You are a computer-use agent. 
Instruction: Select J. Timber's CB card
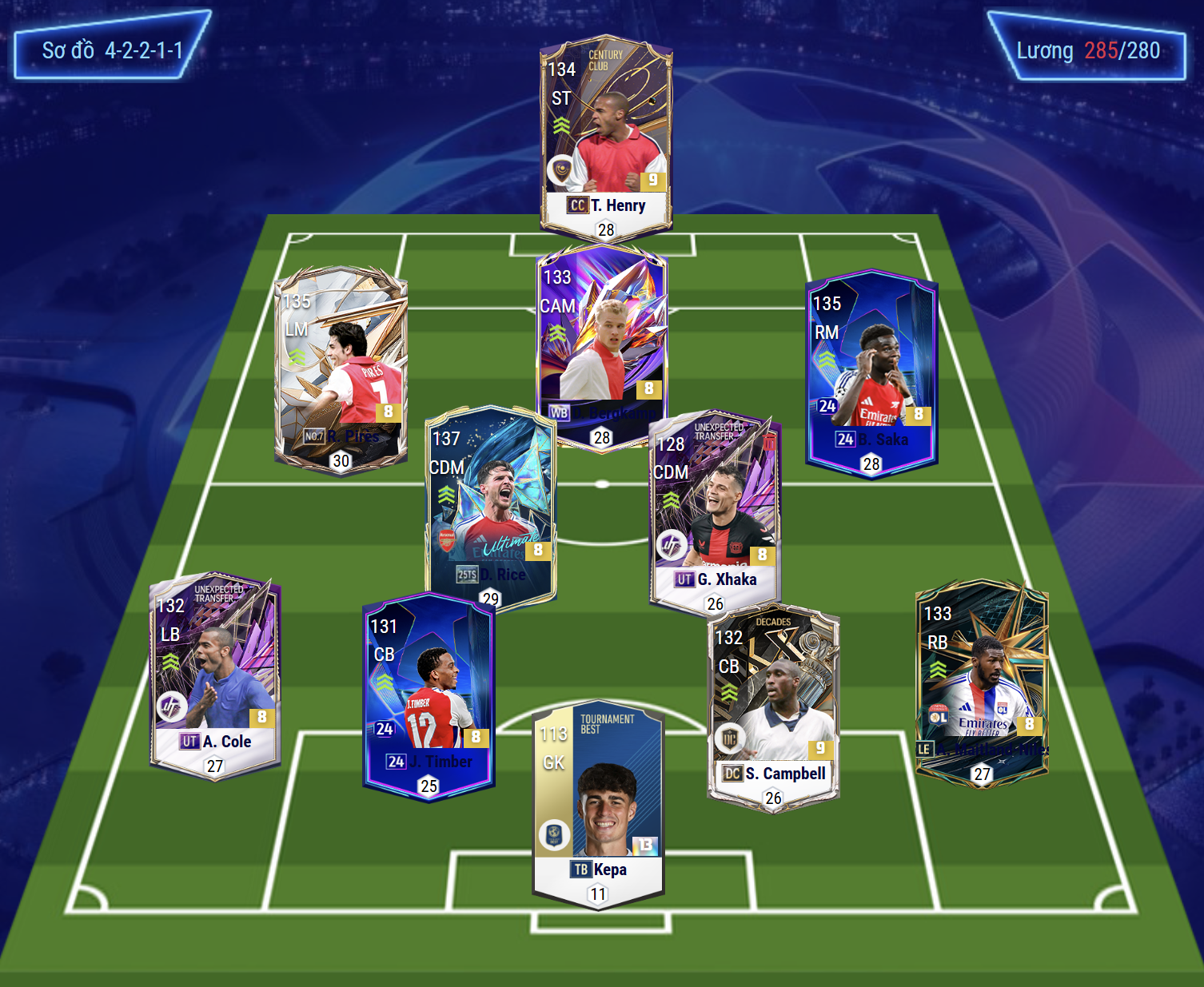click(x=429, y=695)
